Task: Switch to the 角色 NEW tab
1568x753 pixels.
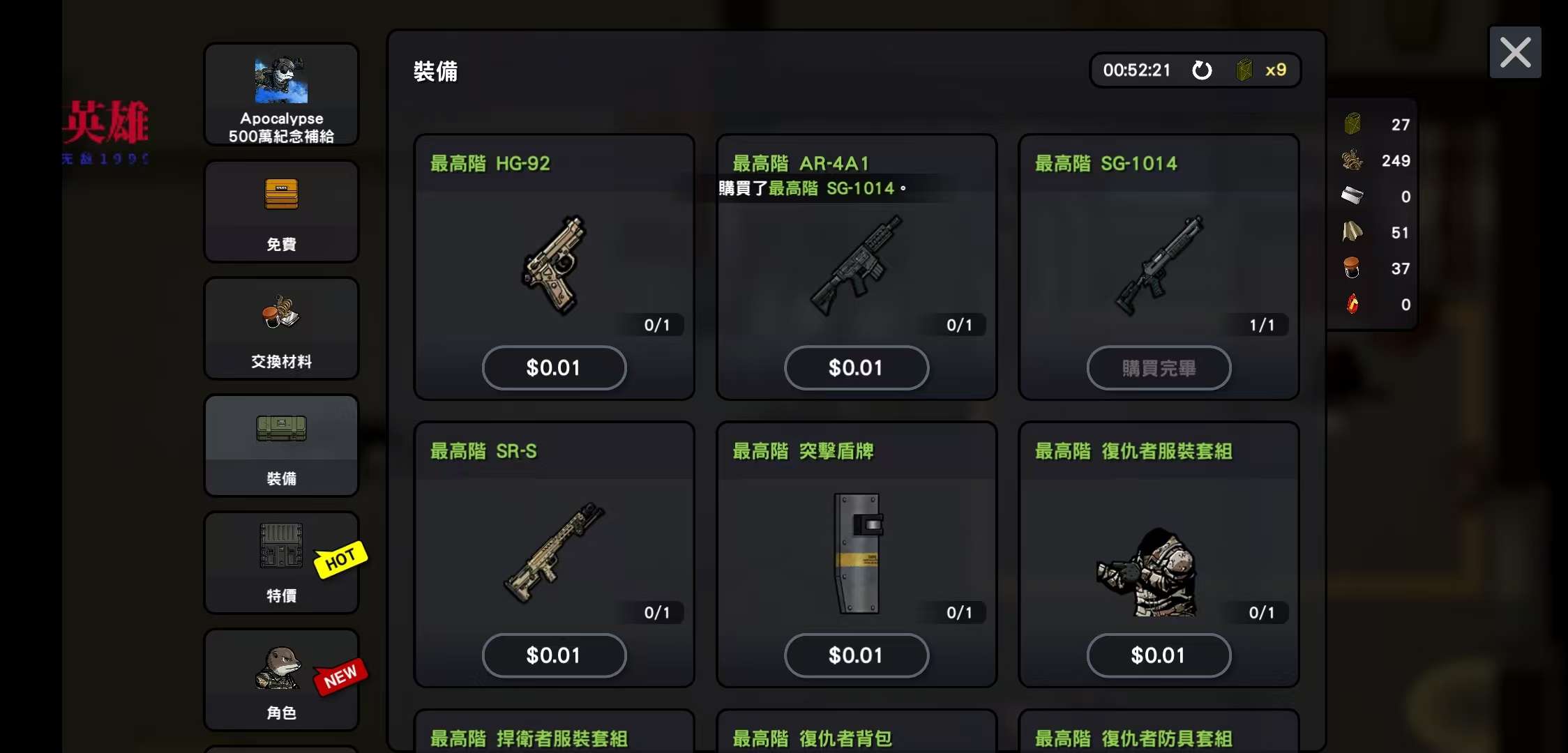Action: [281, 680]
